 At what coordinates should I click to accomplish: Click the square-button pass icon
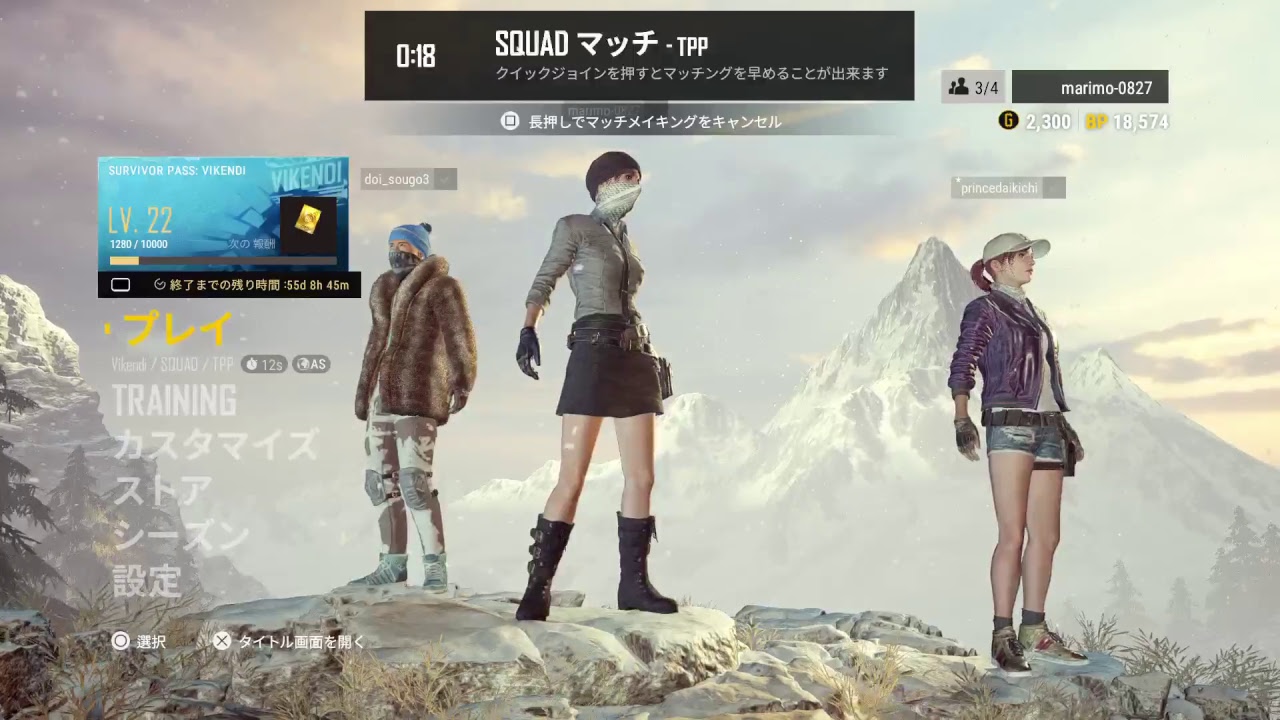[x=121, y=284]
